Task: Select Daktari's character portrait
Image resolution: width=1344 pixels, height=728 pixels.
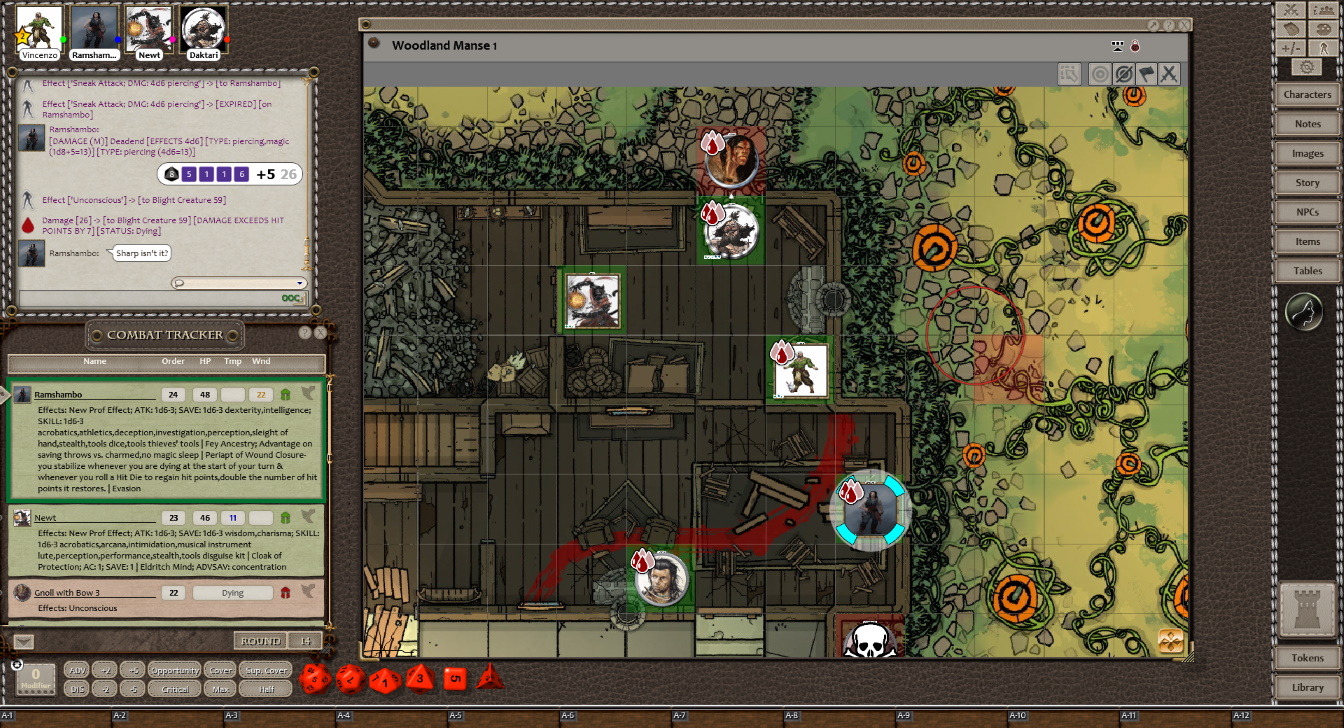Action: click(203, 28)
